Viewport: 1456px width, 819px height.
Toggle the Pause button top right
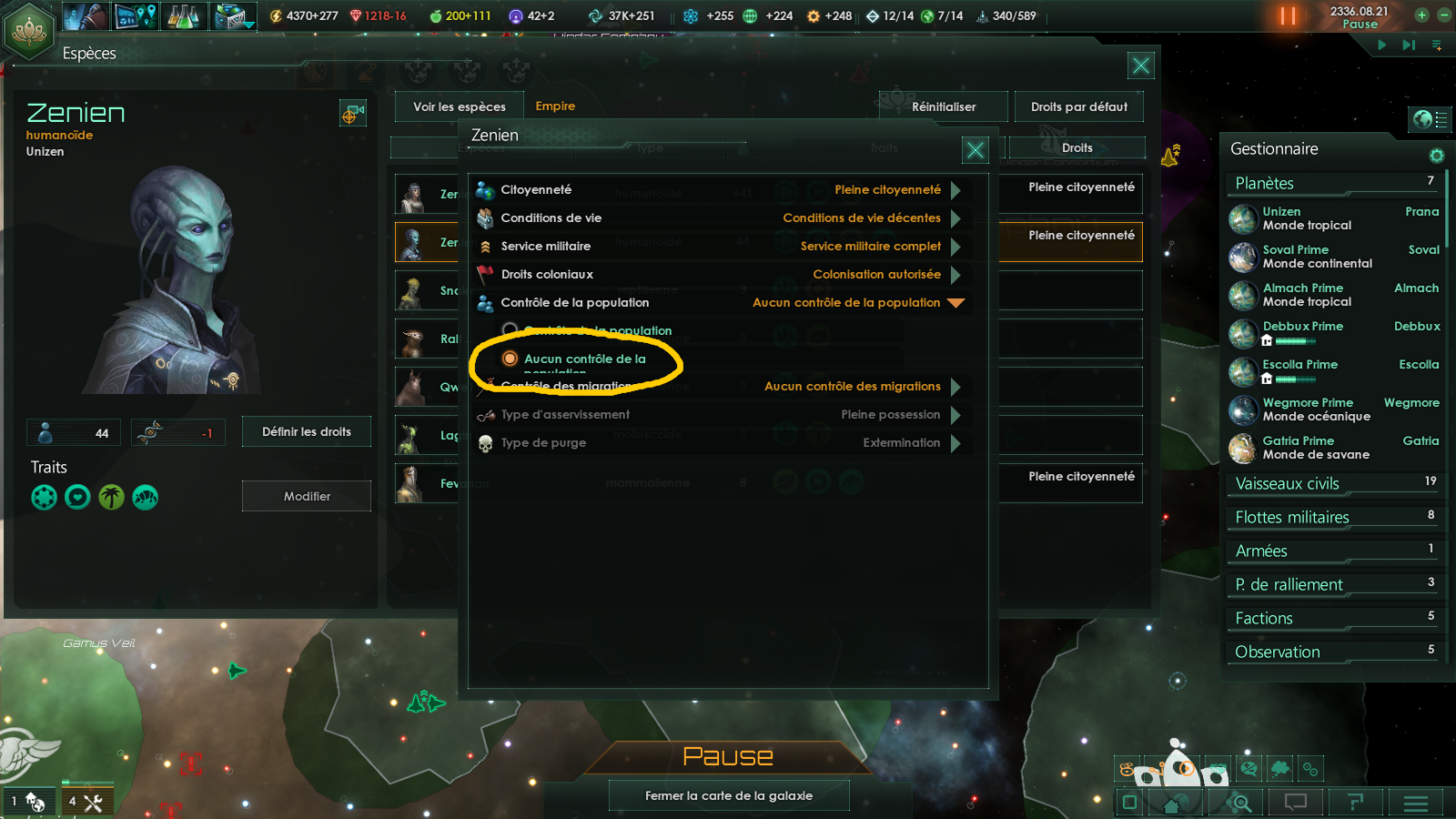pos(1289,15)
